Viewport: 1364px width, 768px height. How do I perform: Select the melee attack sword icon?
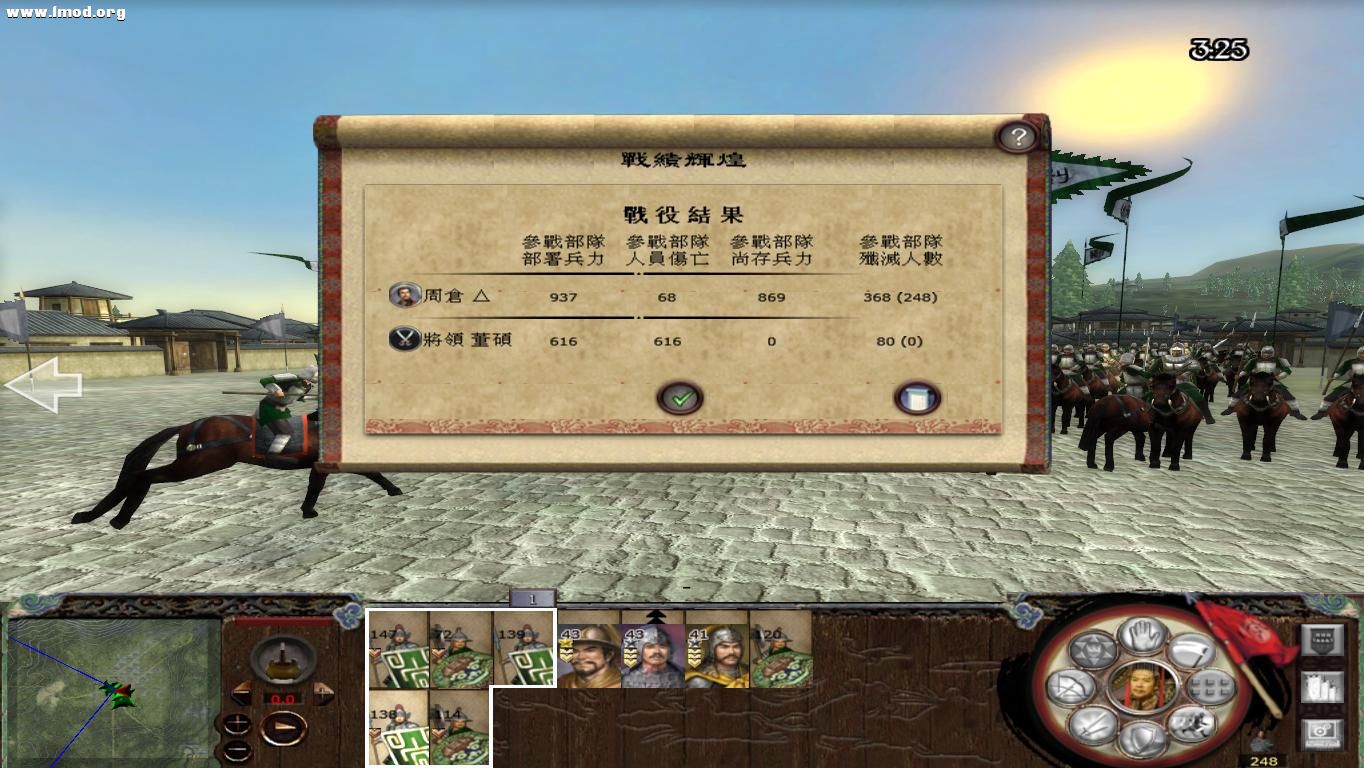point(1091,728)
